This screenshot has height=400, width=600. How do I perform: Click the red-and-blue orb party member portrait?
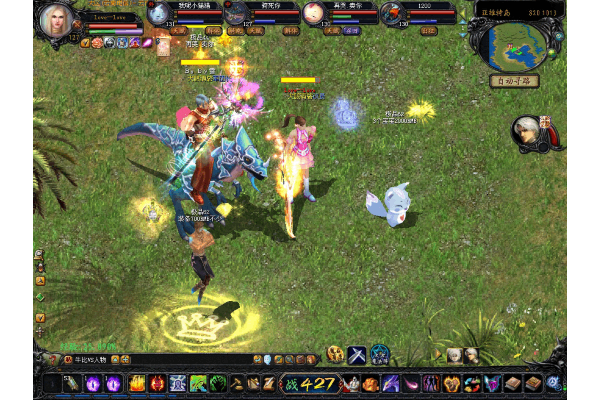coord(391,13)
